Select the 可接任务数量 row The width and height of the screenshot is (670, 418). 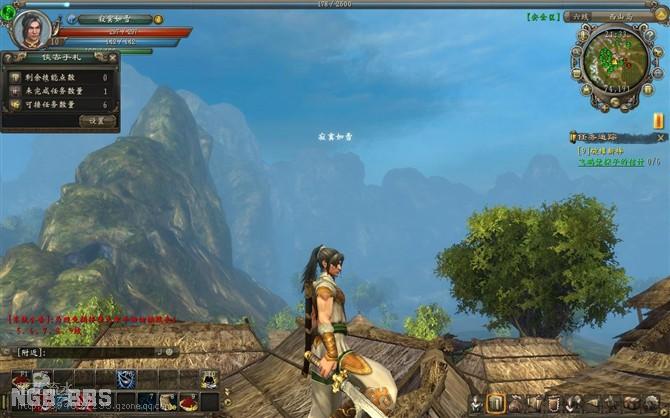[60, 105]
